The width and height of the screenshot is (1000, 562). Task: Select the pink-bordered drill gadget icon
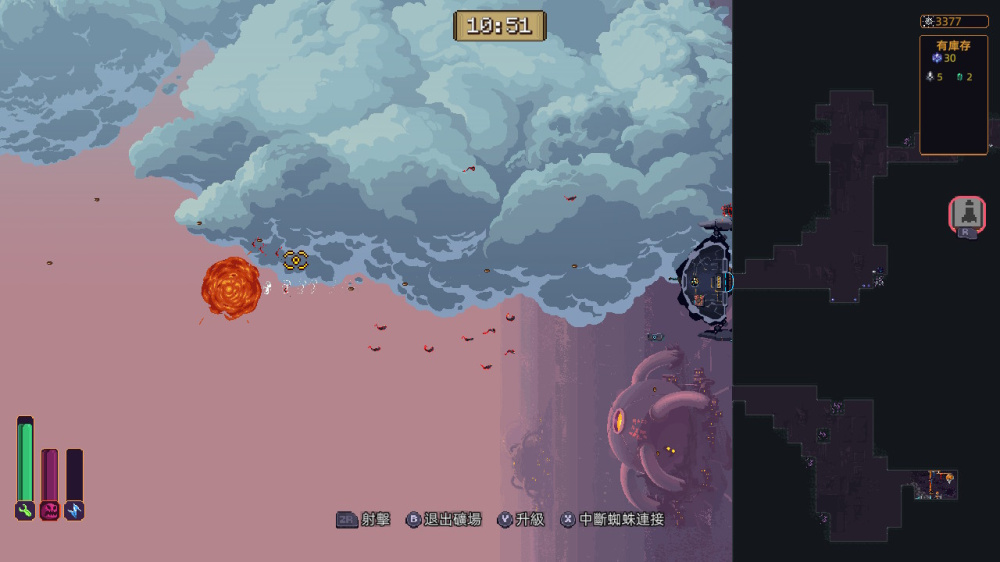(x=966, y=214)
